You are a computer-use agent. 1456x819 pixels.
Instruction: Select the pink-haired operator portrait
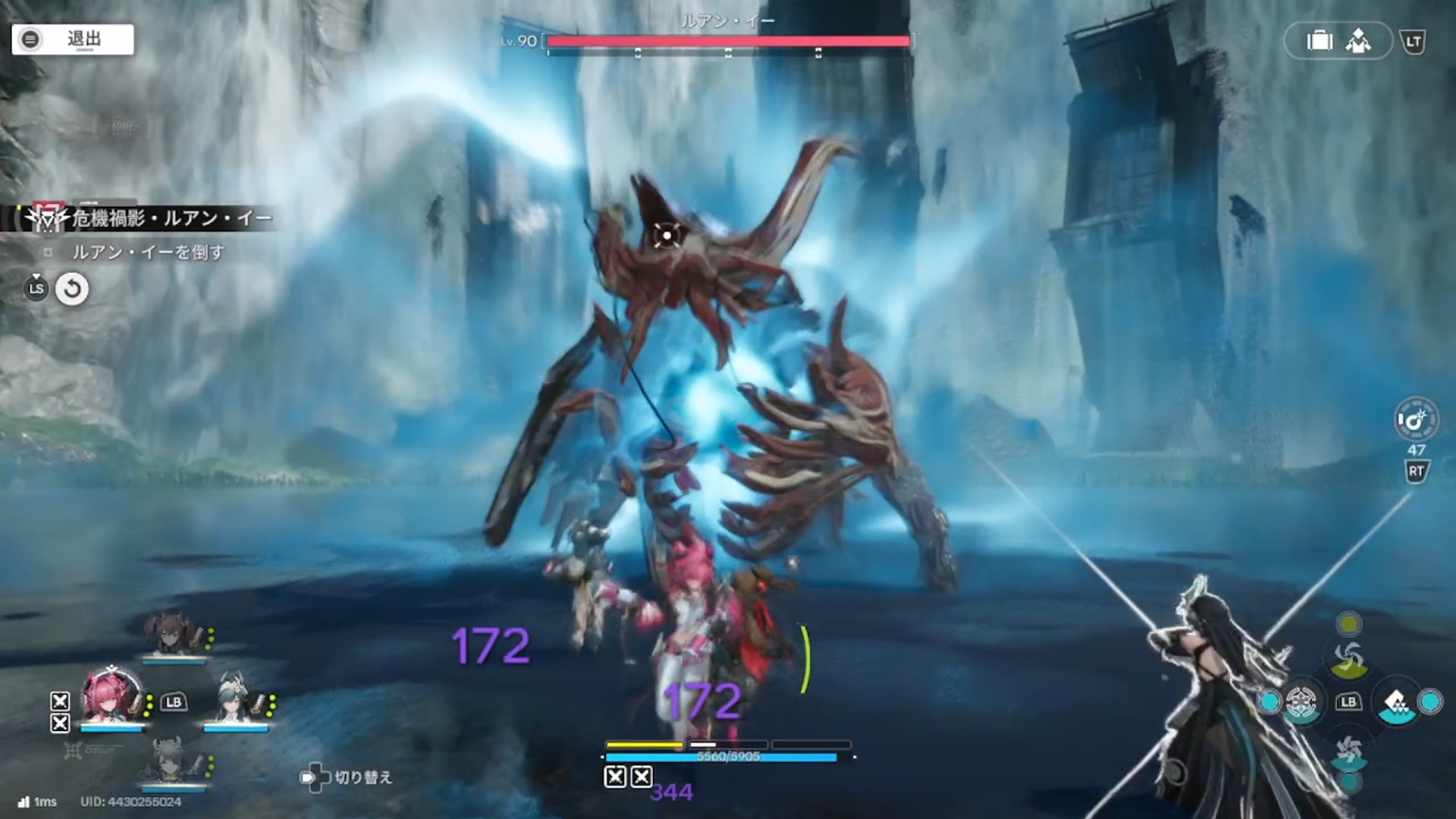(x=112, y=698)
